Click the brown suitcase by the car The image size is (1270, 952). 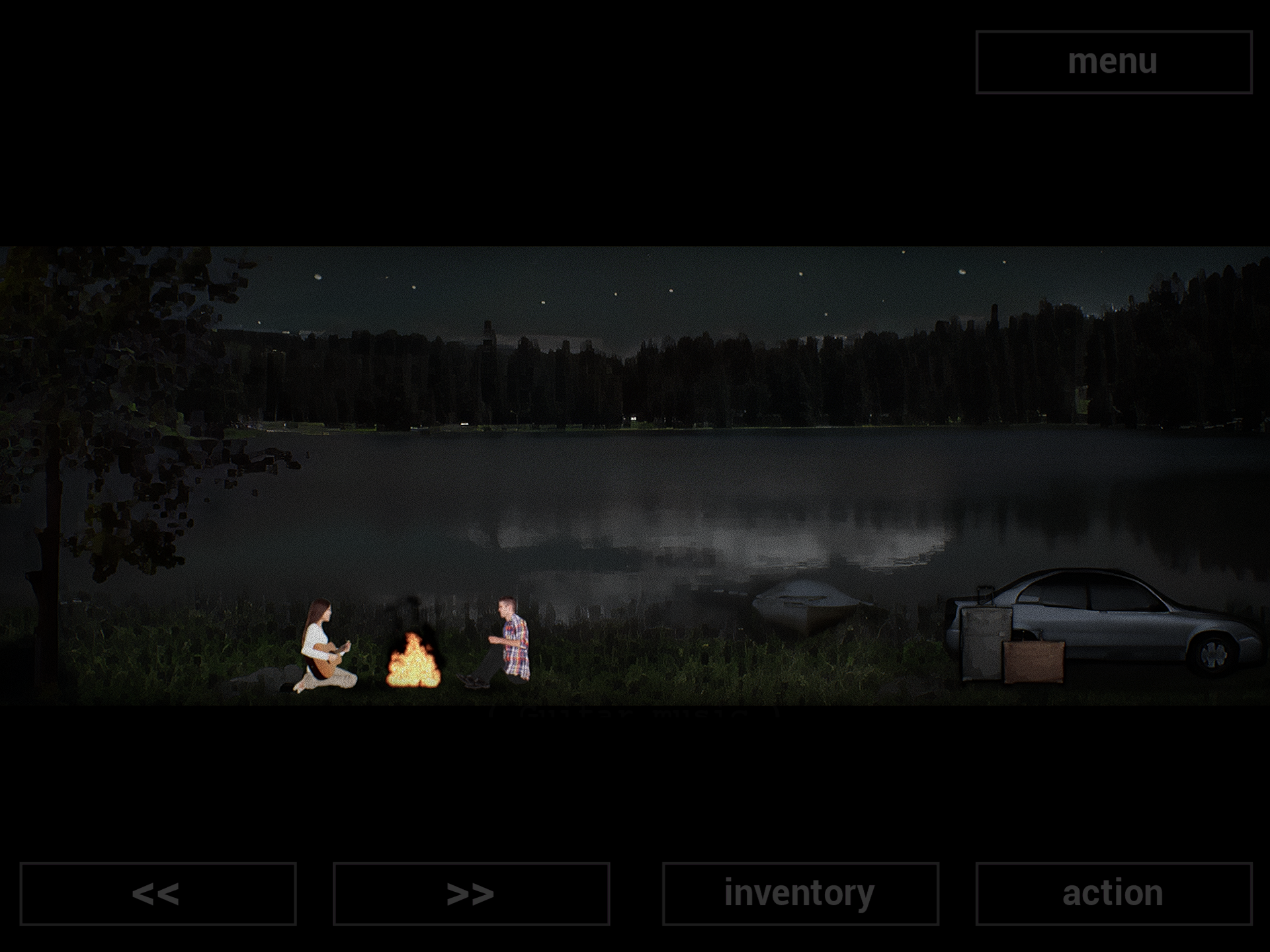(x=1032, y=661)
